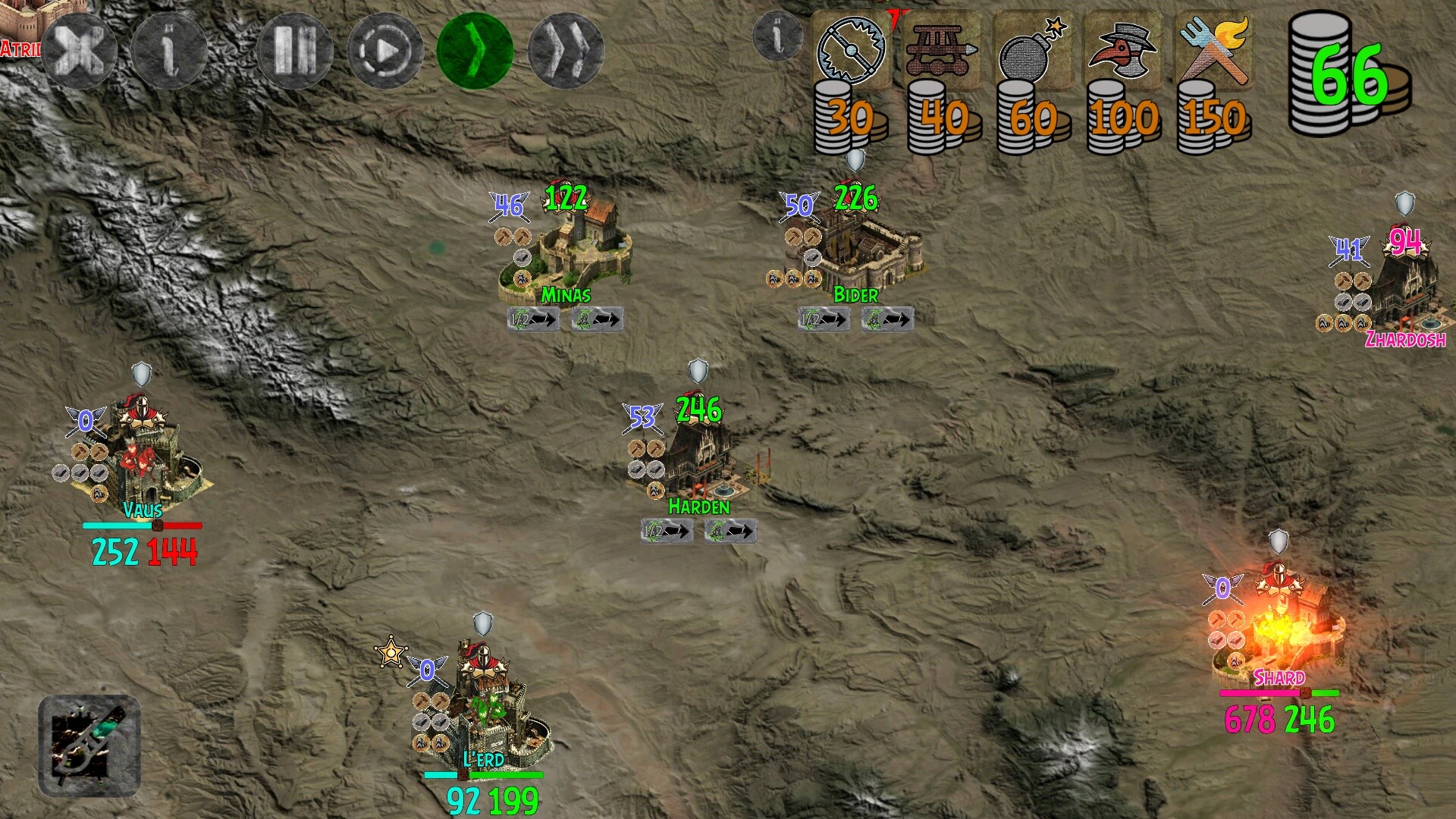Screen dimensions: 1456x819
Task: Select the green normal speed play arrow
Action: pos(473,49)
